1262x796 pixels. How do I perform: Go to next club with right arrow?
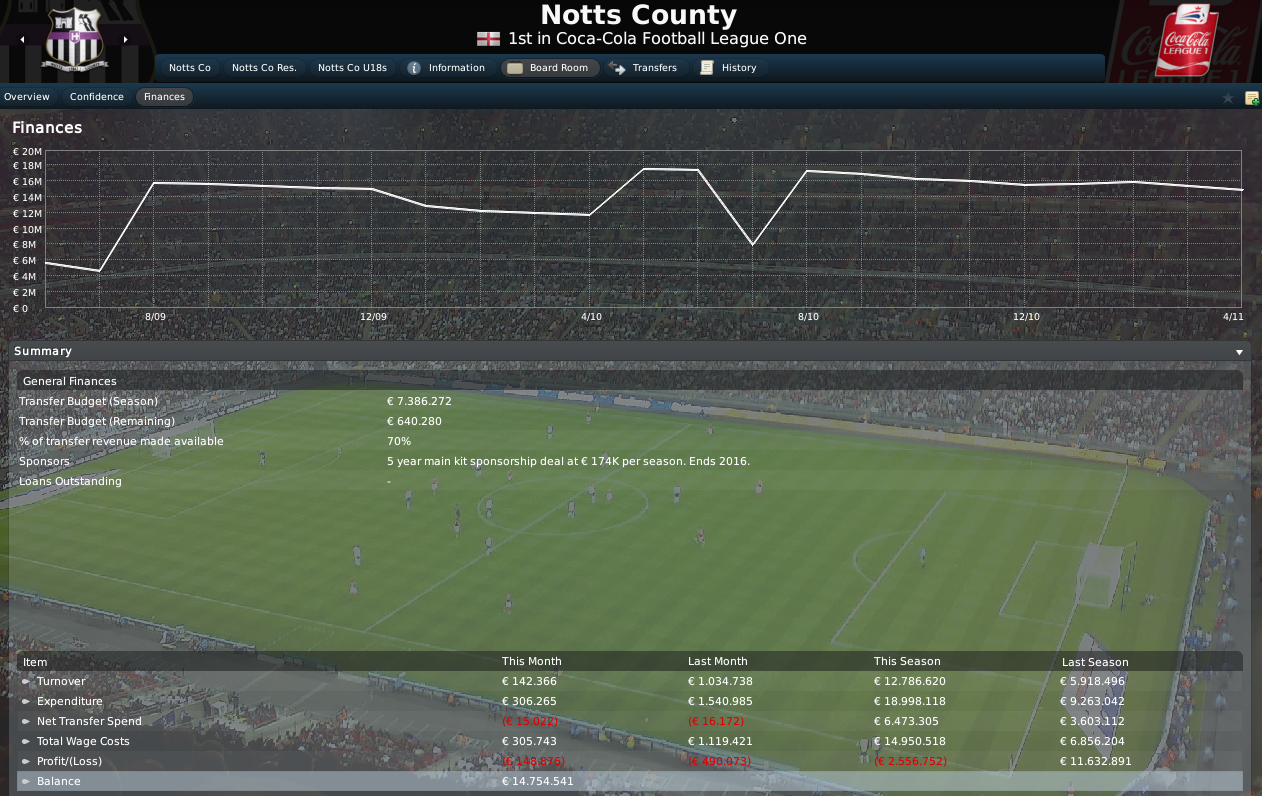(x=126, y=40)
